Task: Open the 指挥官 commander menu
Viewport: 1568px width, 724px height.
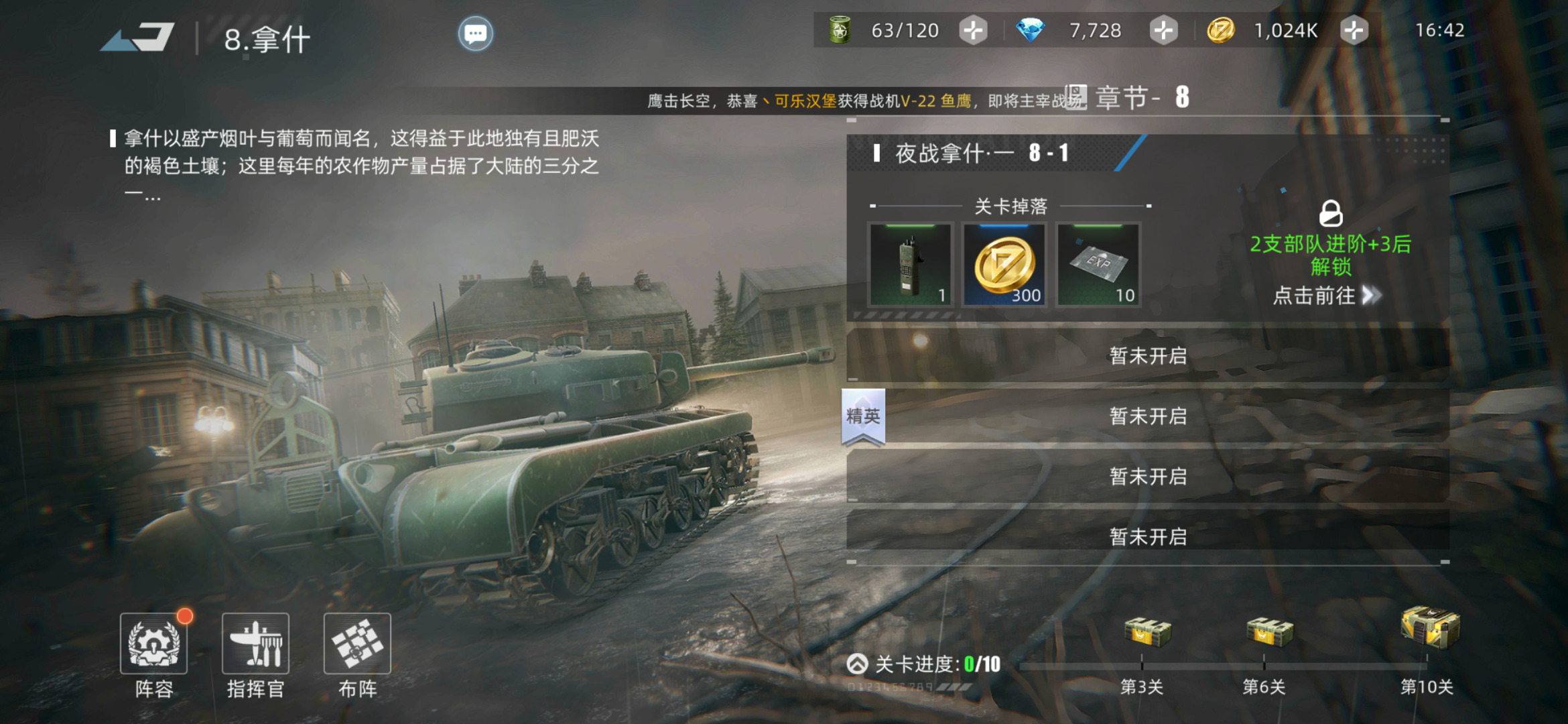Action: tap(255, 644)
